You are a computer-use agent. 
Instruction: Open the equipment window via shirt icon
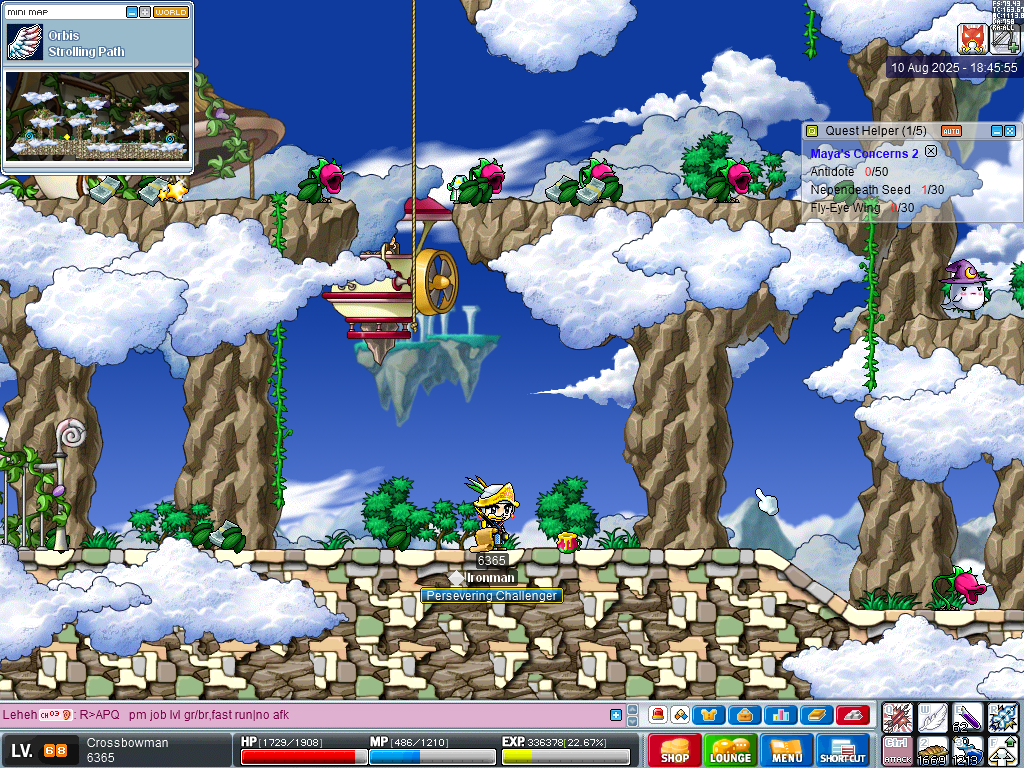click(x=709, y=715)
